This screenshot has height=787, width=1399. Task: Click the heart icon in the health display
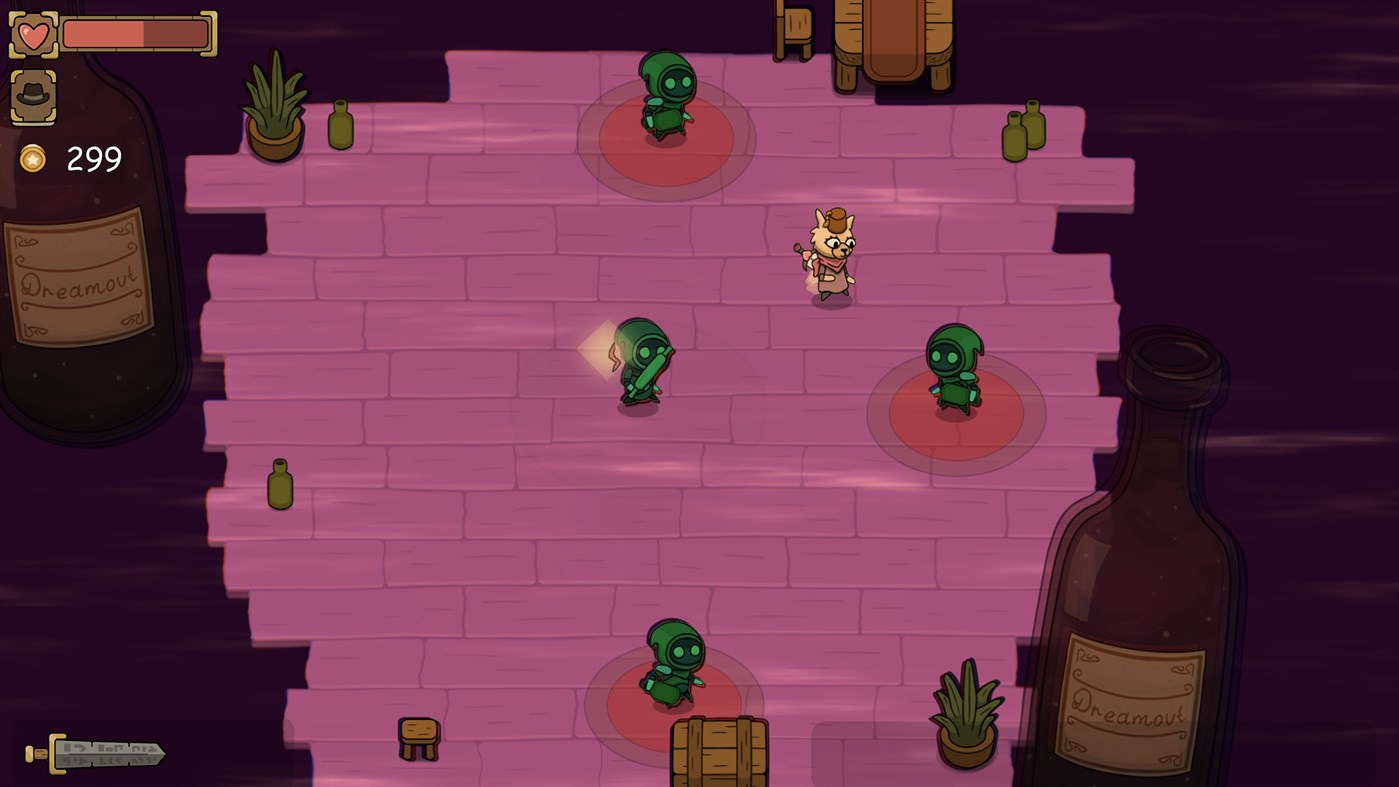[x=34, y=33]
